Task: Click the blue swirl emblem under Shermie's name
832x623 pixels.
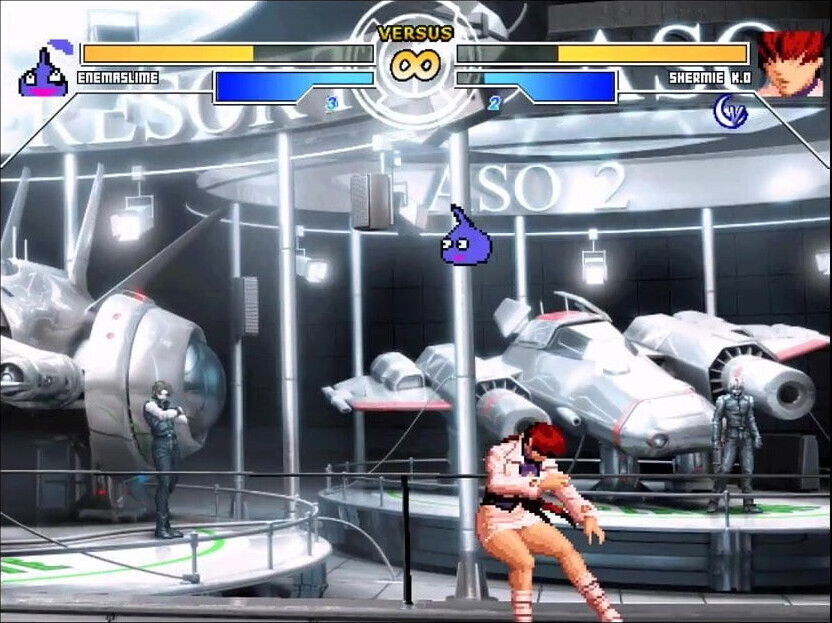Action: coord(730,110)
